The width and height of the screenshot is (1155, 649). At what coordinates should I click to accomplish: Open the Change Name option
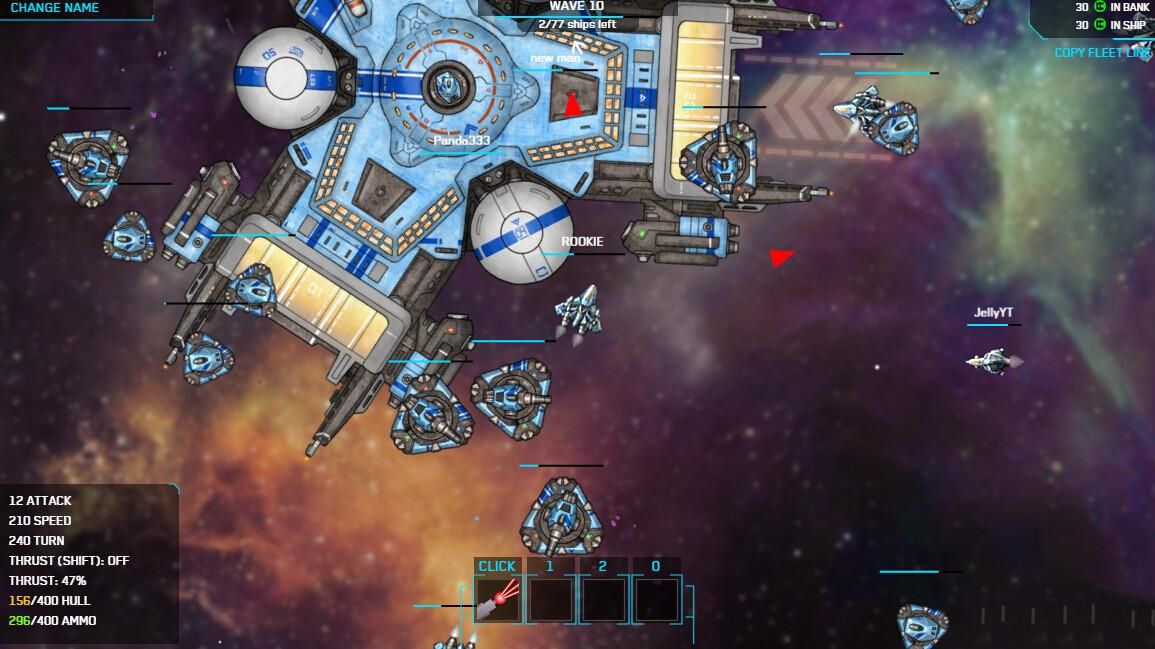56,8
